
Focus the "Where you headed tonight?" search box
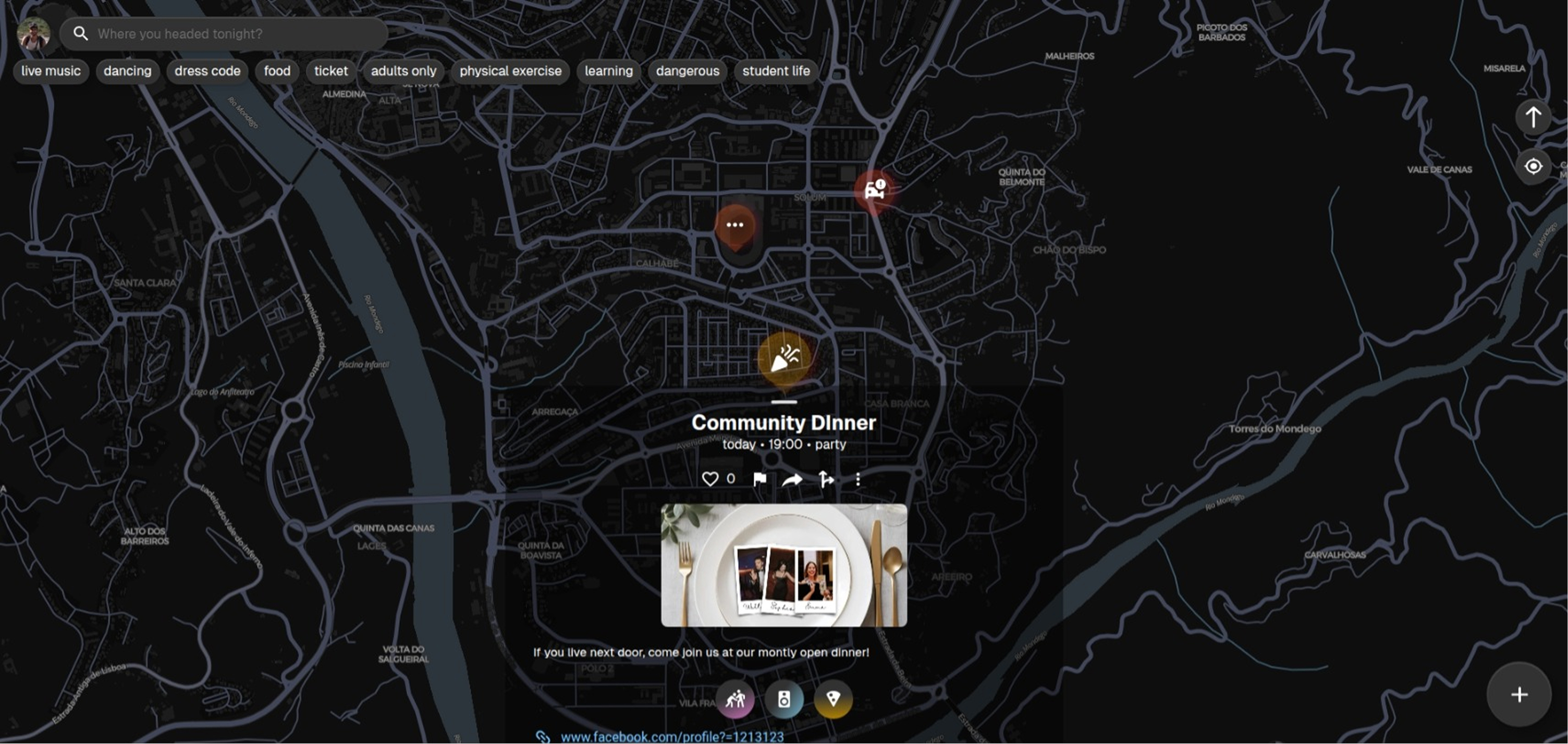coord(231,34)
